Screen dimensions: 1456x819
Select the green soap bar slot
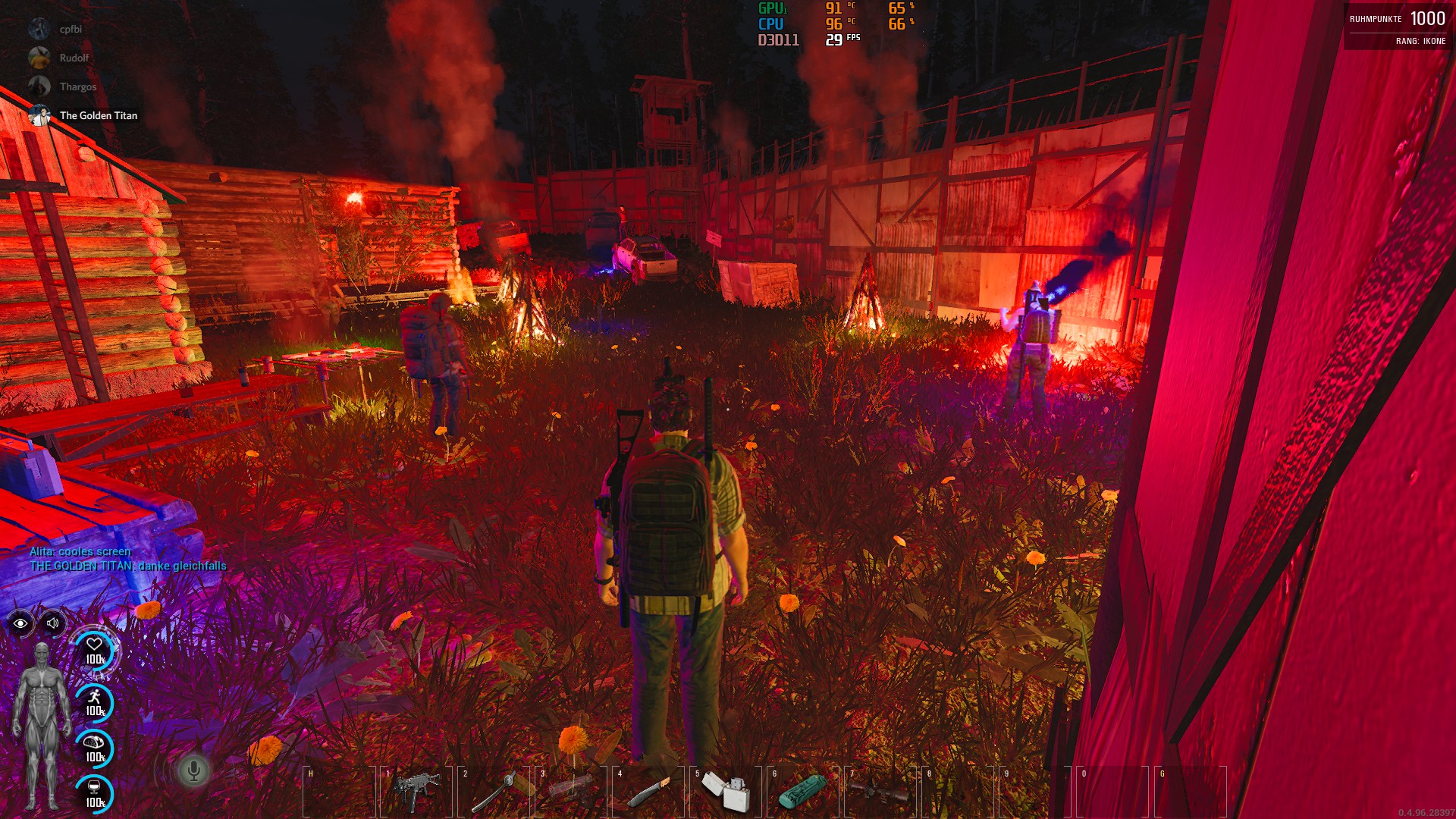(803, 792)
